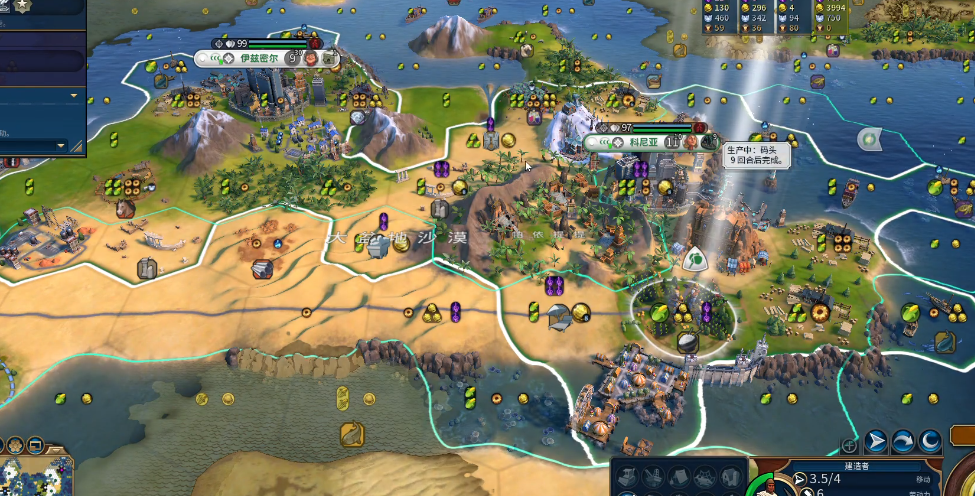Expand extra unit actions with plus button
The image size is (975, 496).
point(849,445)
